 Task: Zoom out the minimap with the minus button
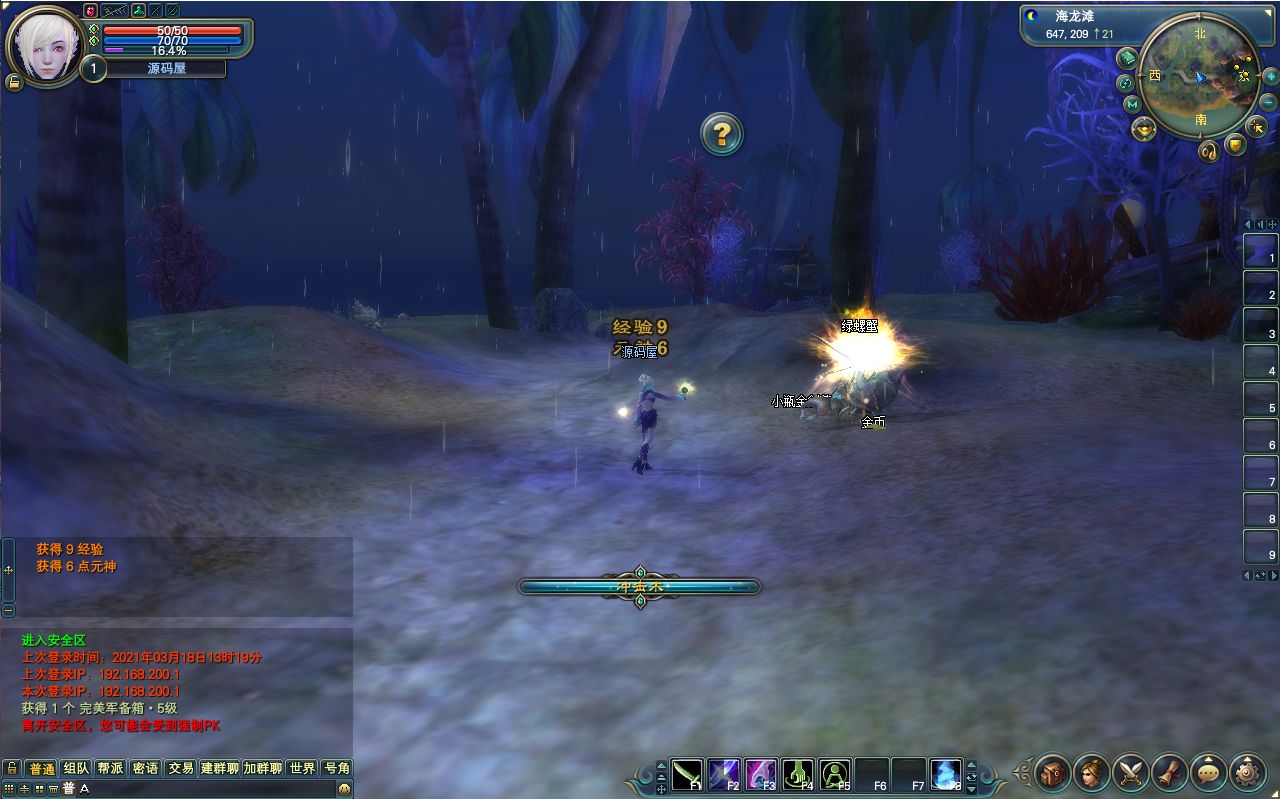click(x=1269, y=102)
